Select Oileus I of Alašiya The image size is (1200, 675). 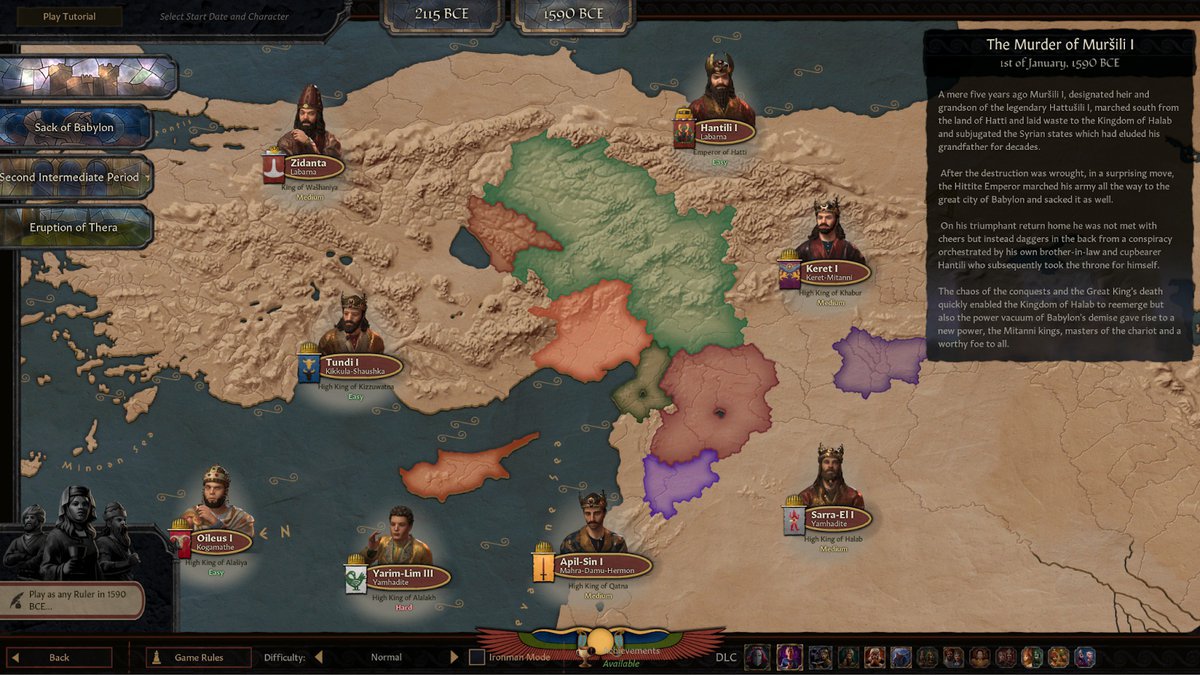click(214, 542)
